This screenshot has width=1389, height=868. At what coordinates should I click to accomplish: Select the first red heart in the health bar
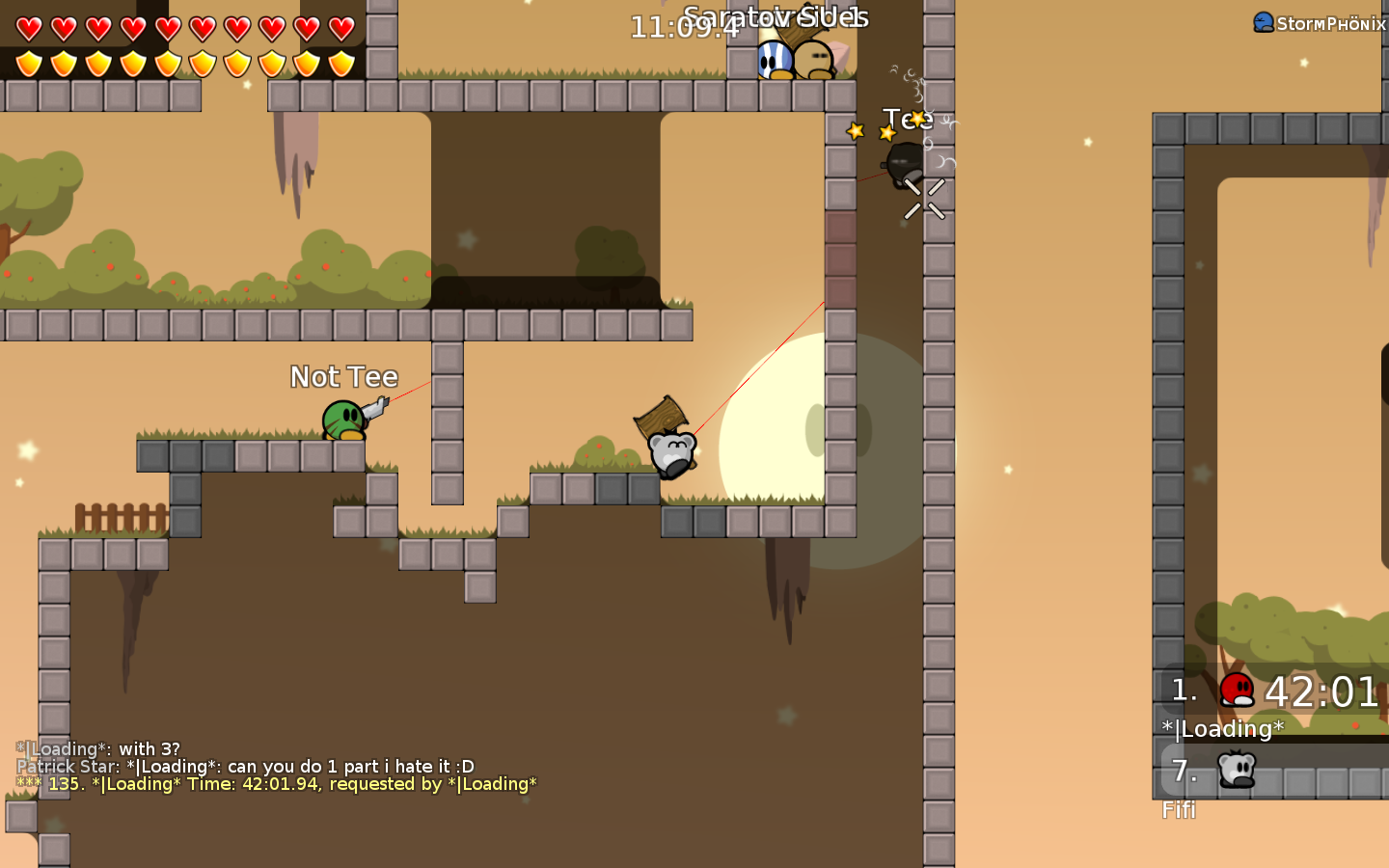(x=28, y=28)
